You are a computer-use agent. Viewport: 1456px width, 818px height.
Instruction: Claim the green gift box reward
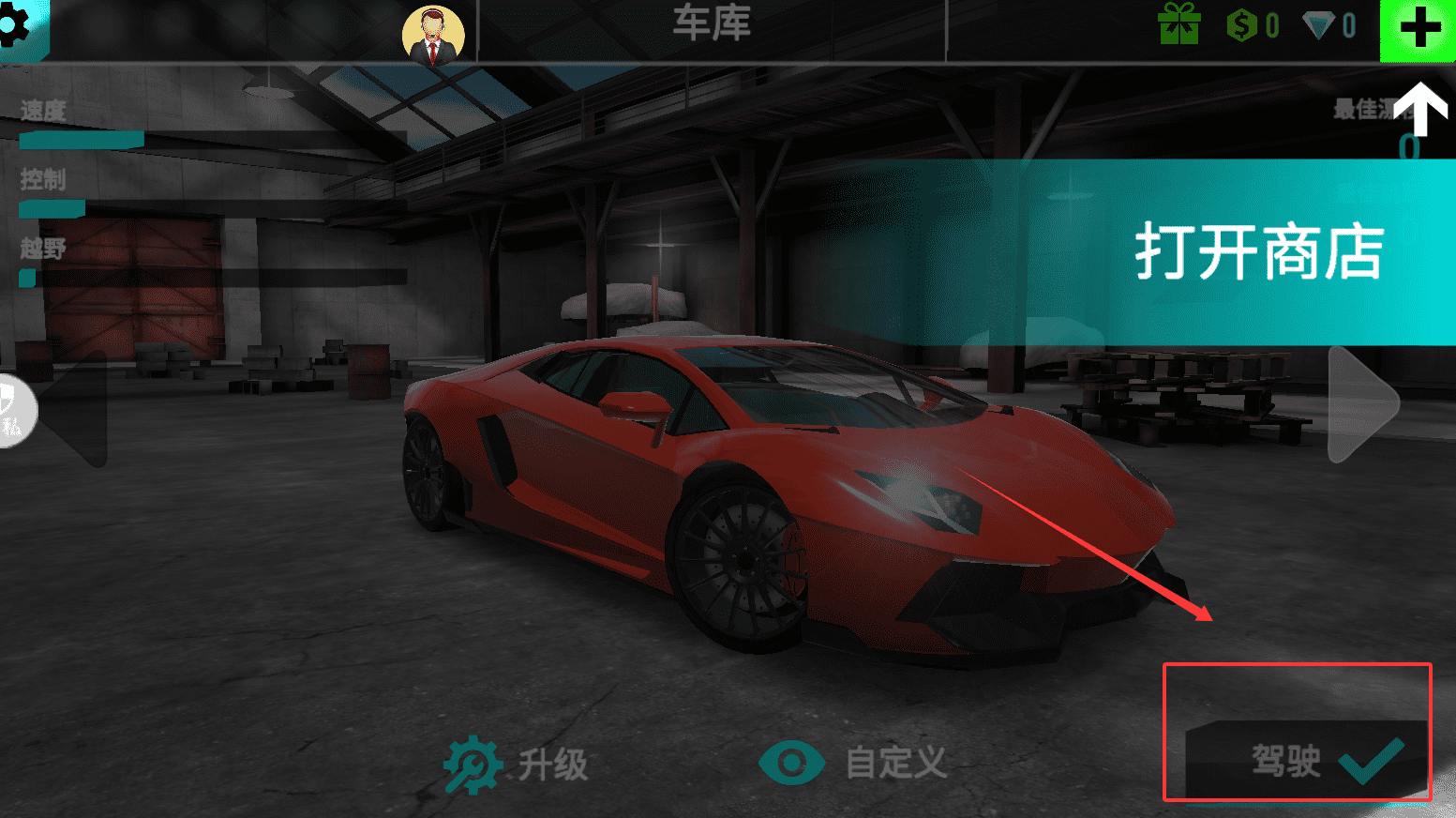pyautogui.click(x=1179, y=24)
